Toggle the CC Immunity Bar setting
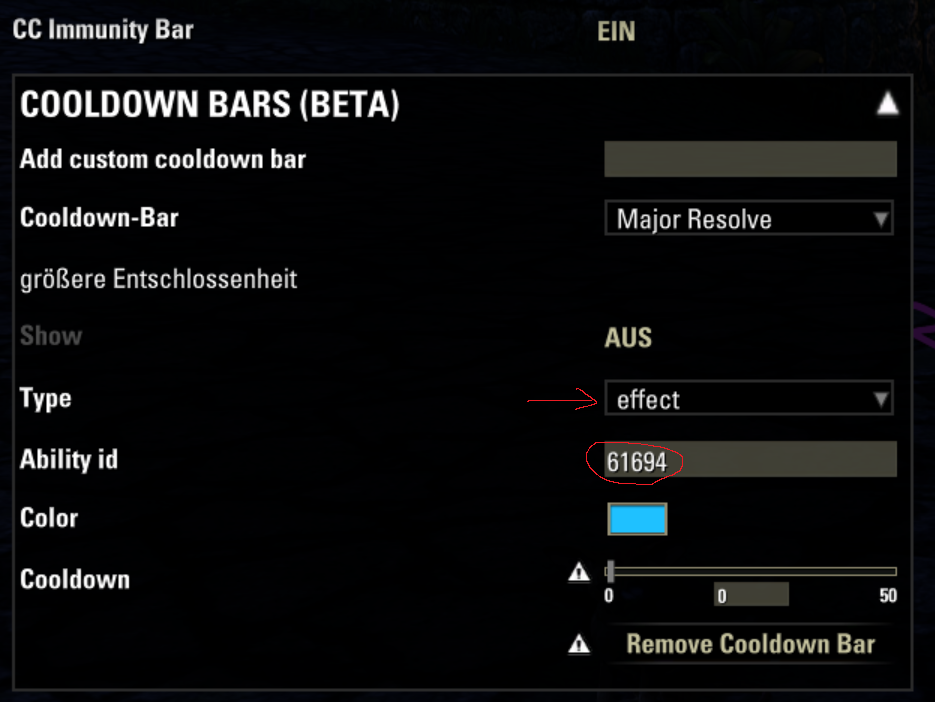The width and height of the screenshot is (935, 702). (616, 31)
